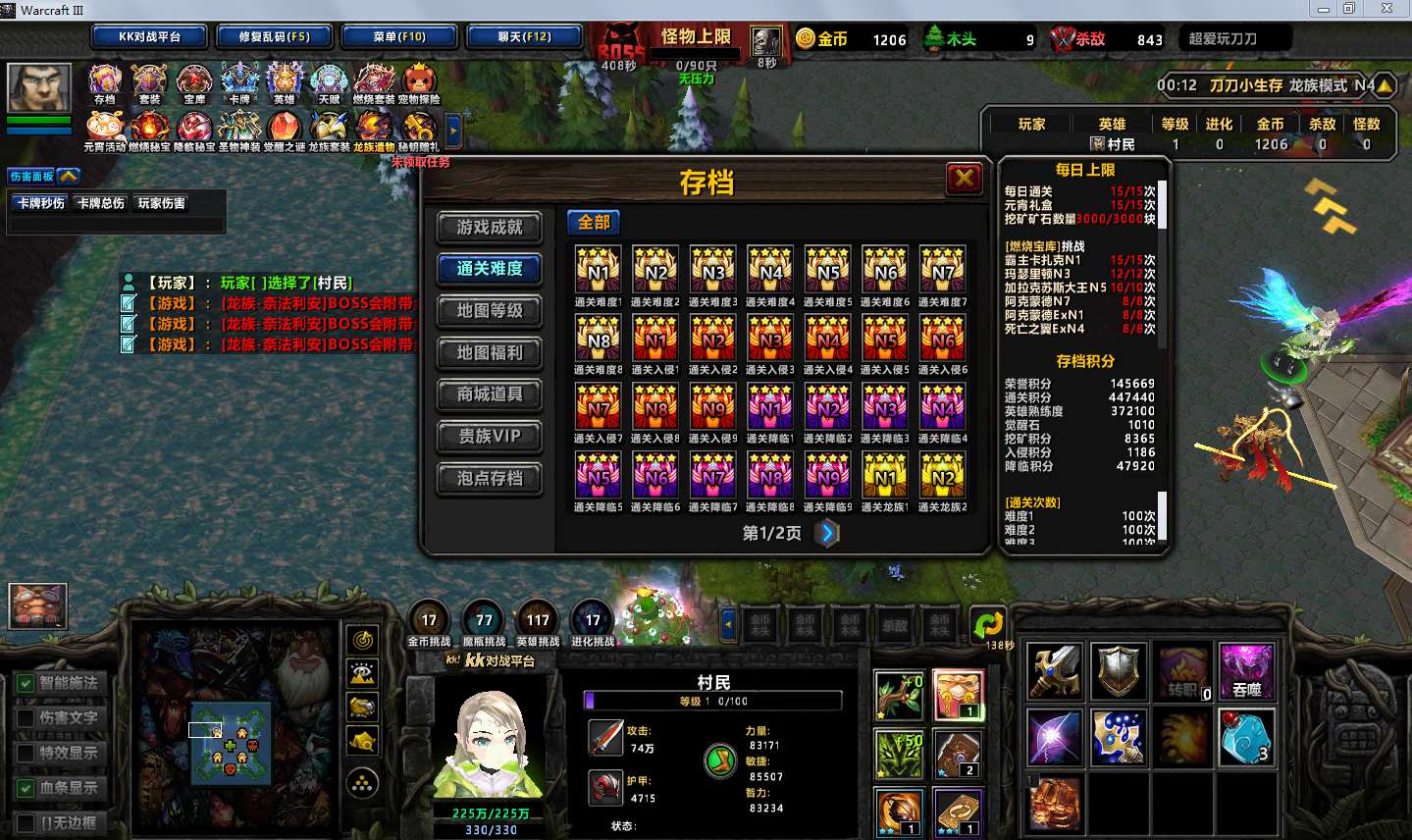
Task: Open the 菜单(F10) game menu
Action: point(399,37)
